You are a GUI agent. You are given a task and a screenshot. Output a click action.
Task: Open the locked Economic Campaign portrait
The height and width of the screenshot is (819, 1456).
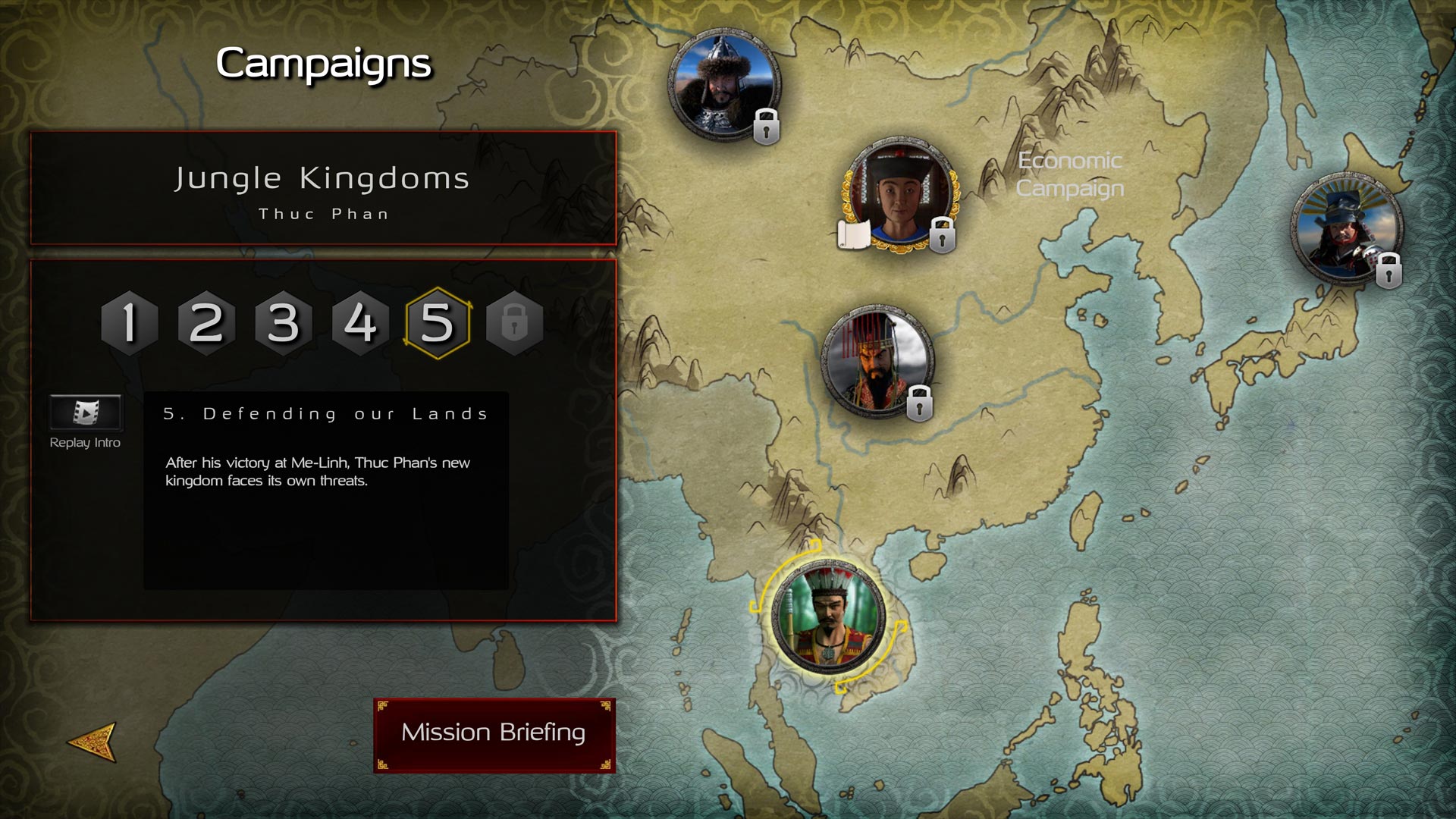(901, 195)
